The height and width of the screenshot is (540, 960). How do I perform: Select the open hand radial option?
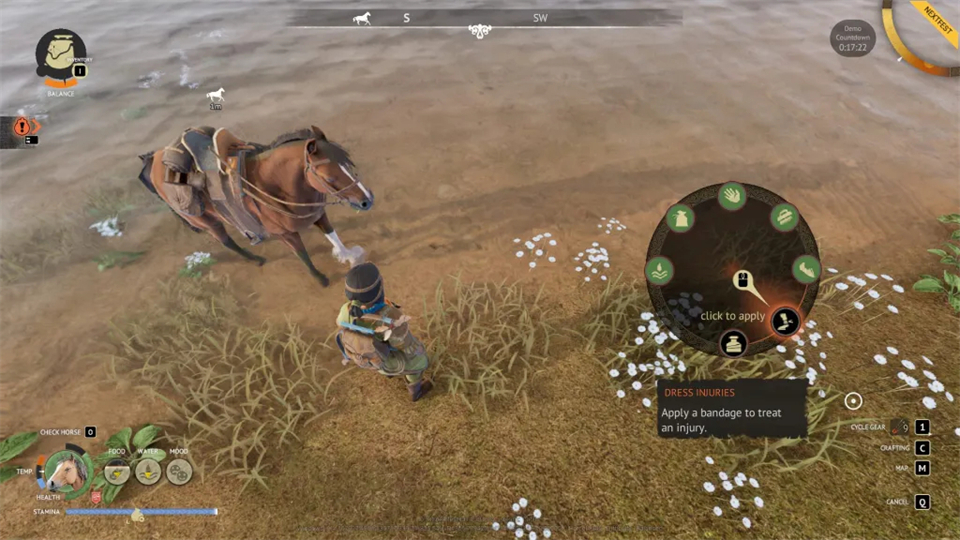point(732,196)
